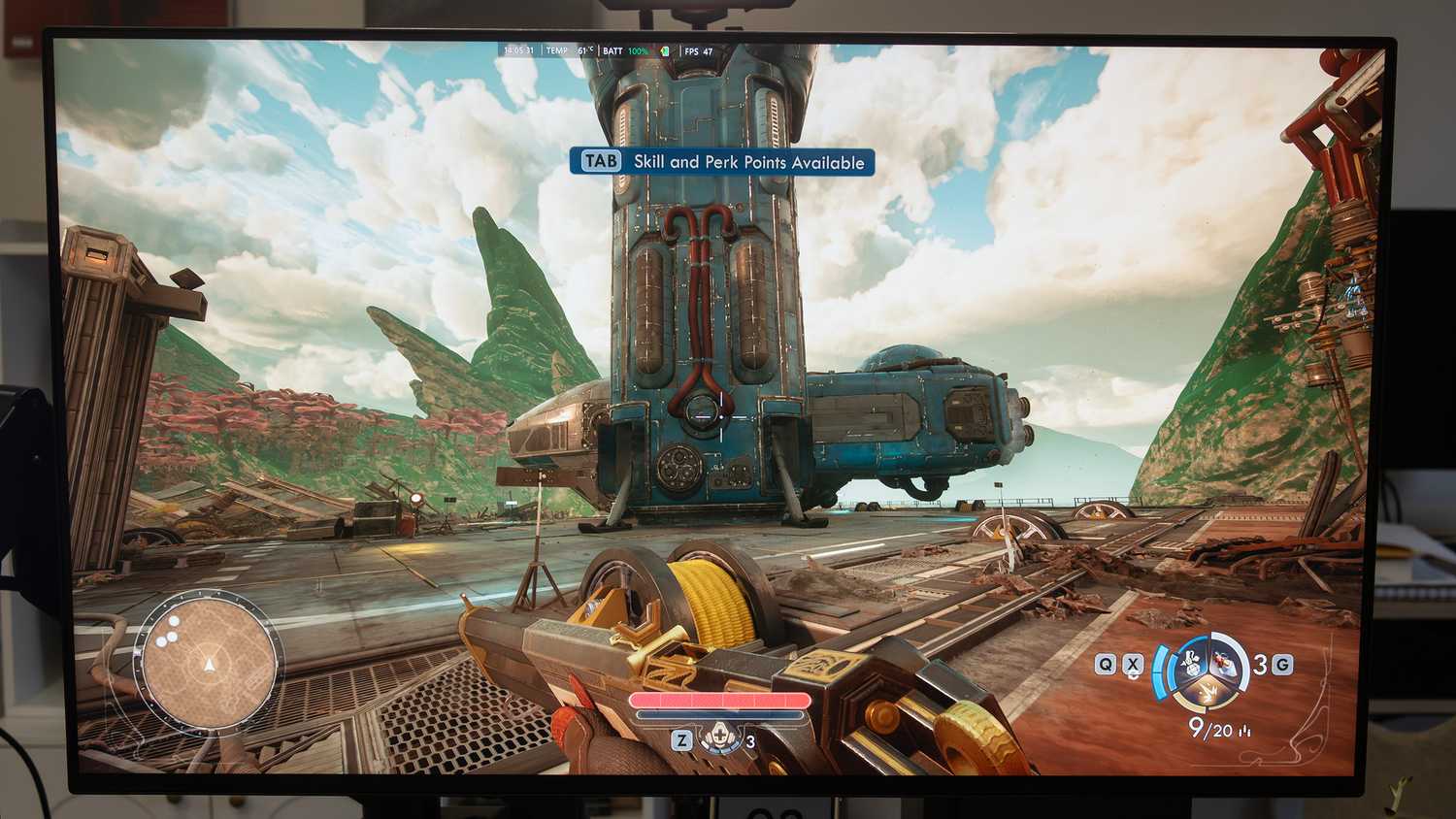The height and width of the screenshot is (819, 1456).
Task: Open Skill and Perk Points via TAB label
Action: (x=600, y=161)
